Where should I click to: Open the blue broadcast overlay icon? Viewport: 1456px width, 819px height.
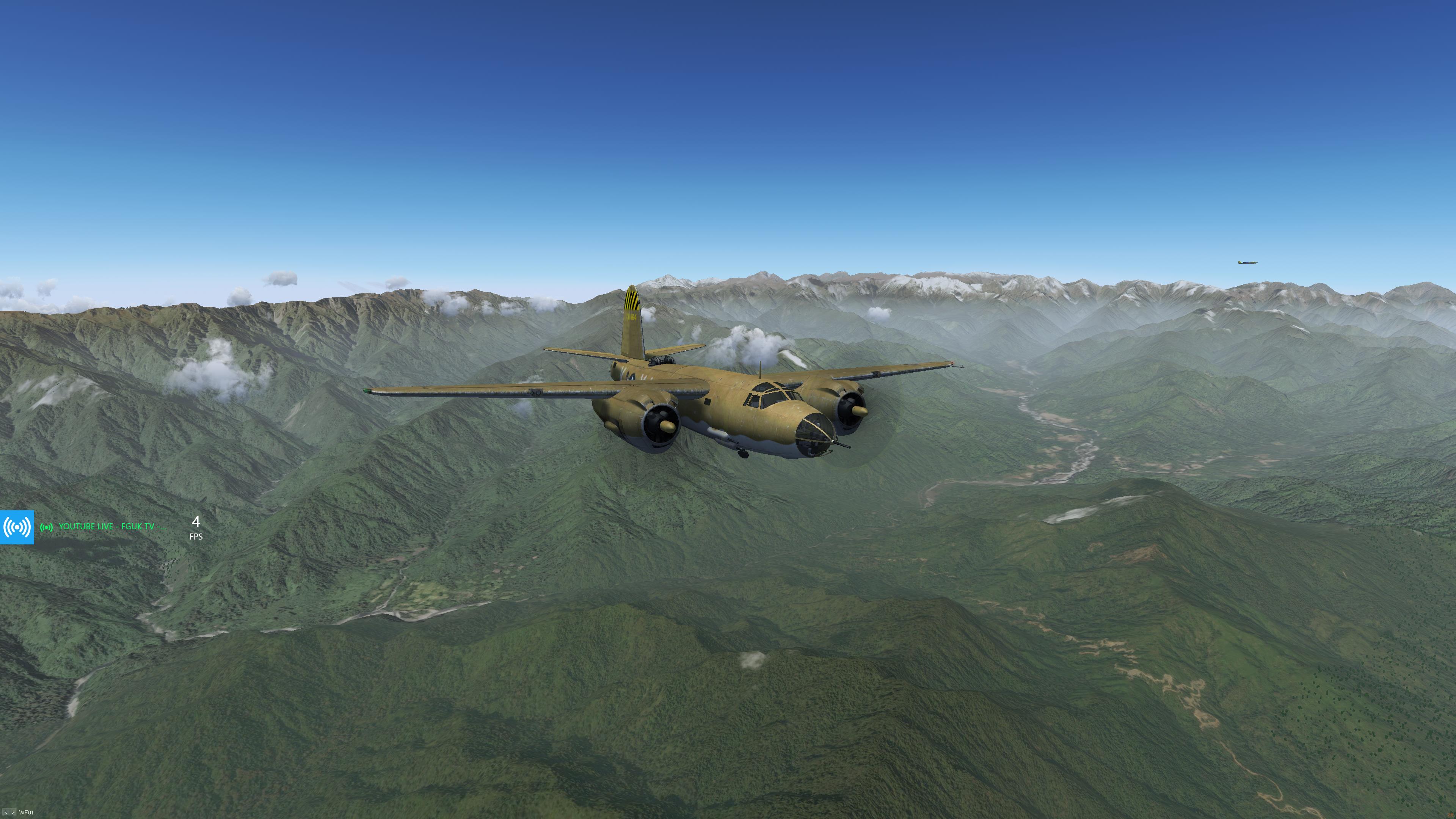[17, 527]
